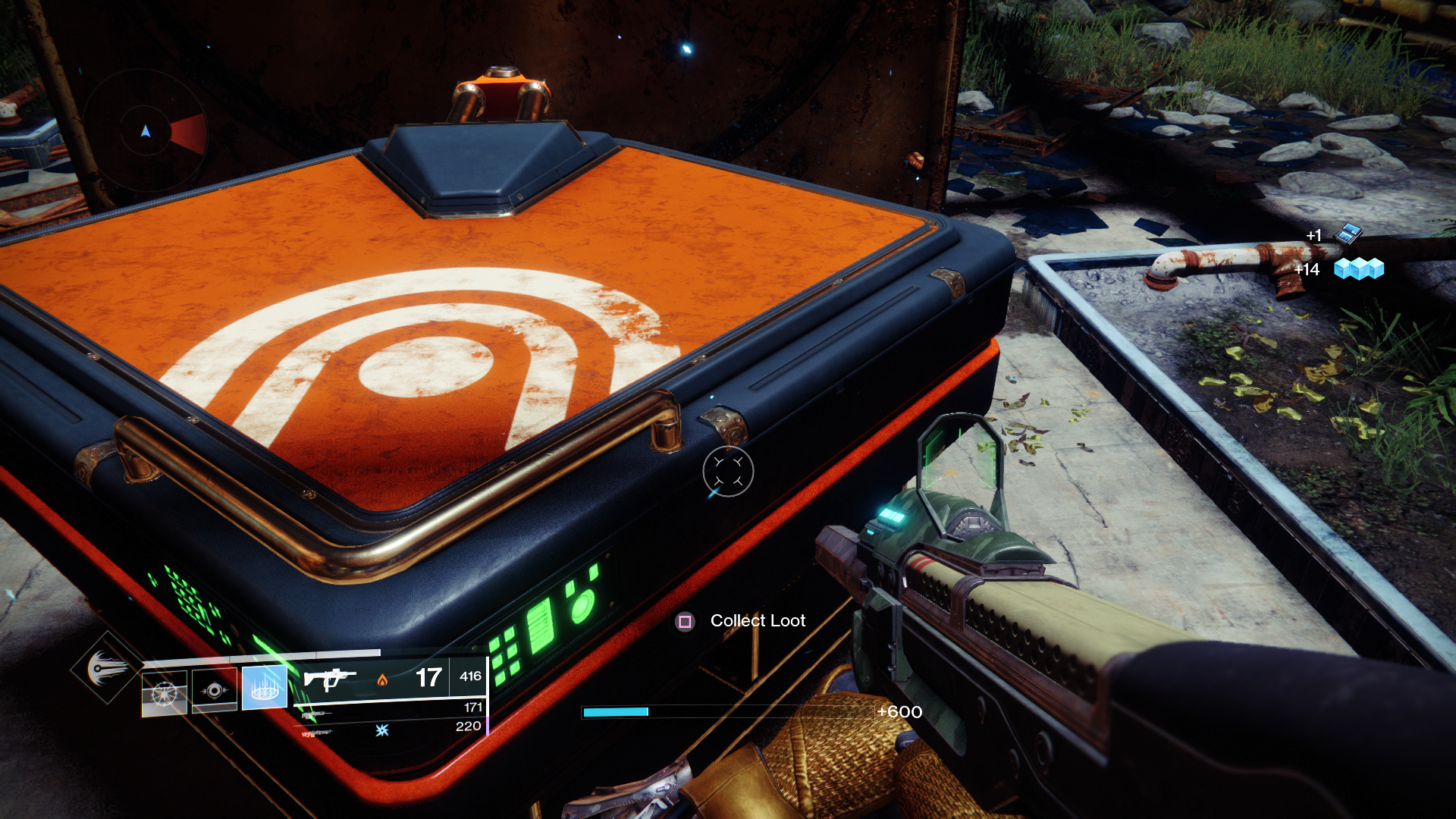Select the blue Stasis snowflake icon
This screenshot has height=819, width=1456.
[x=381, y=731]
